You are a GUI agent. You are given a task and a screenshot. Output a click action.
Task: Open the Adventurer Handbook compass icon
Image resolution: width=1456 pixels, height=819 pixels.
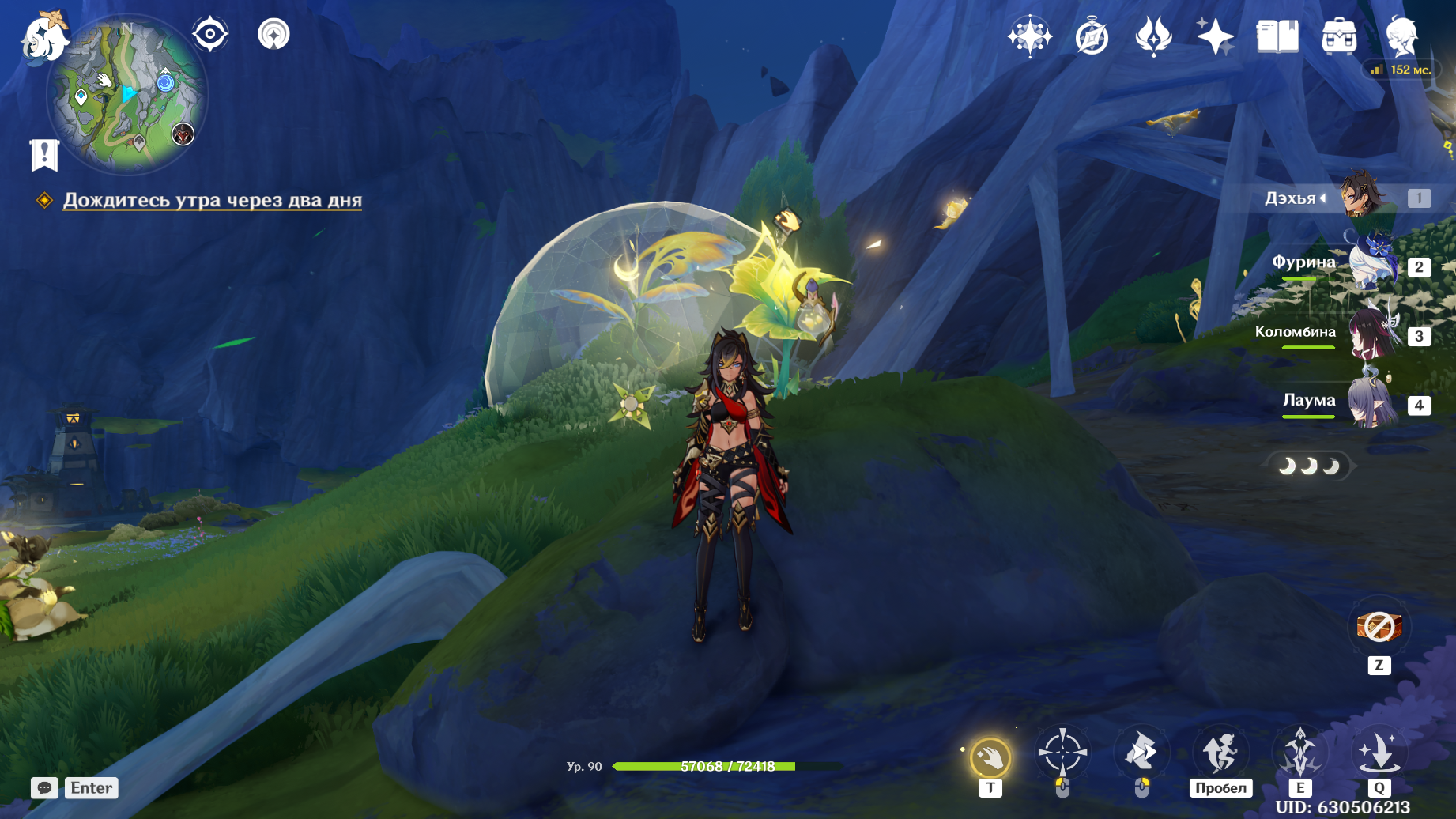point(1092,37)
